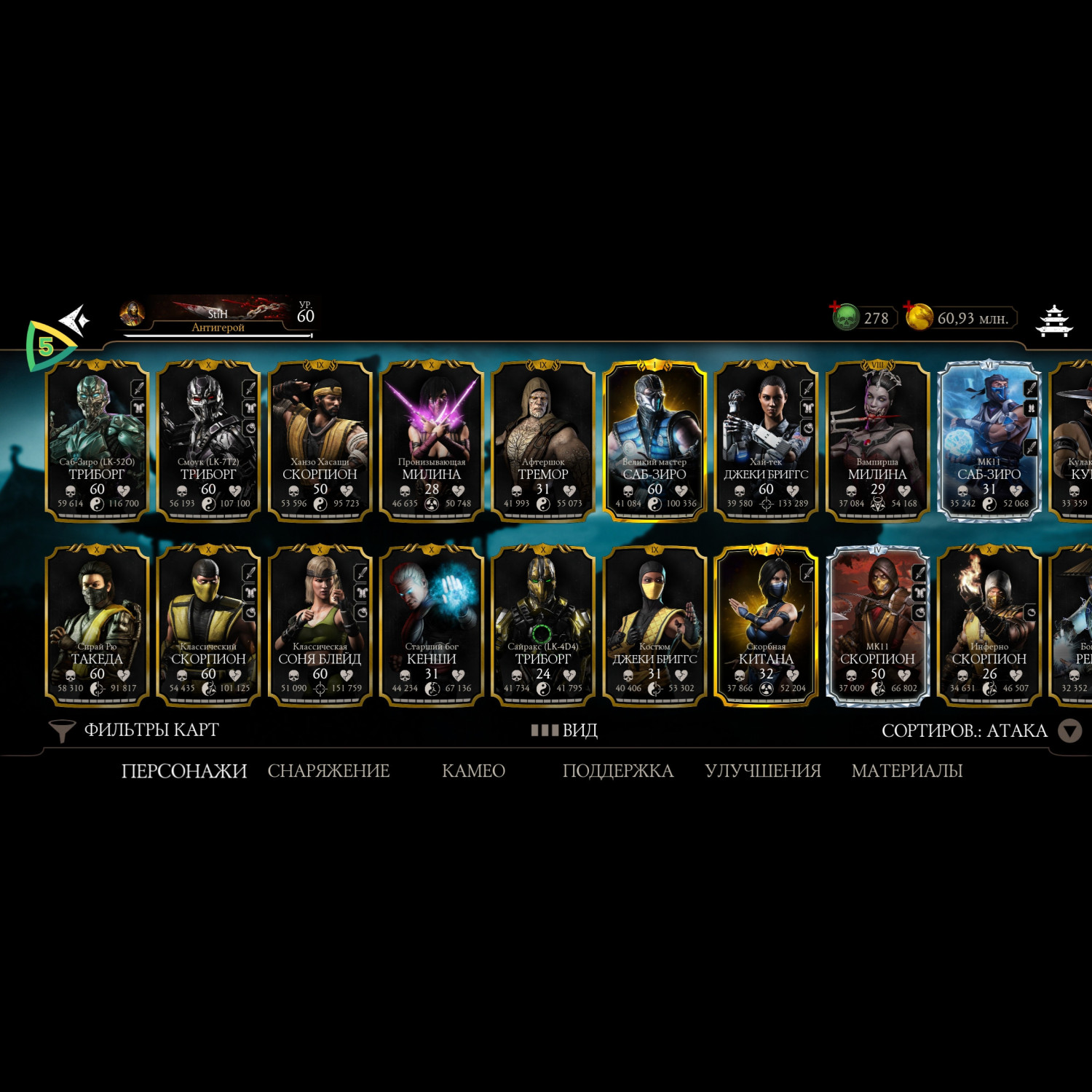1092x1092 pixels.
Task: Go to the Улучшения tab
Action: 762,771
